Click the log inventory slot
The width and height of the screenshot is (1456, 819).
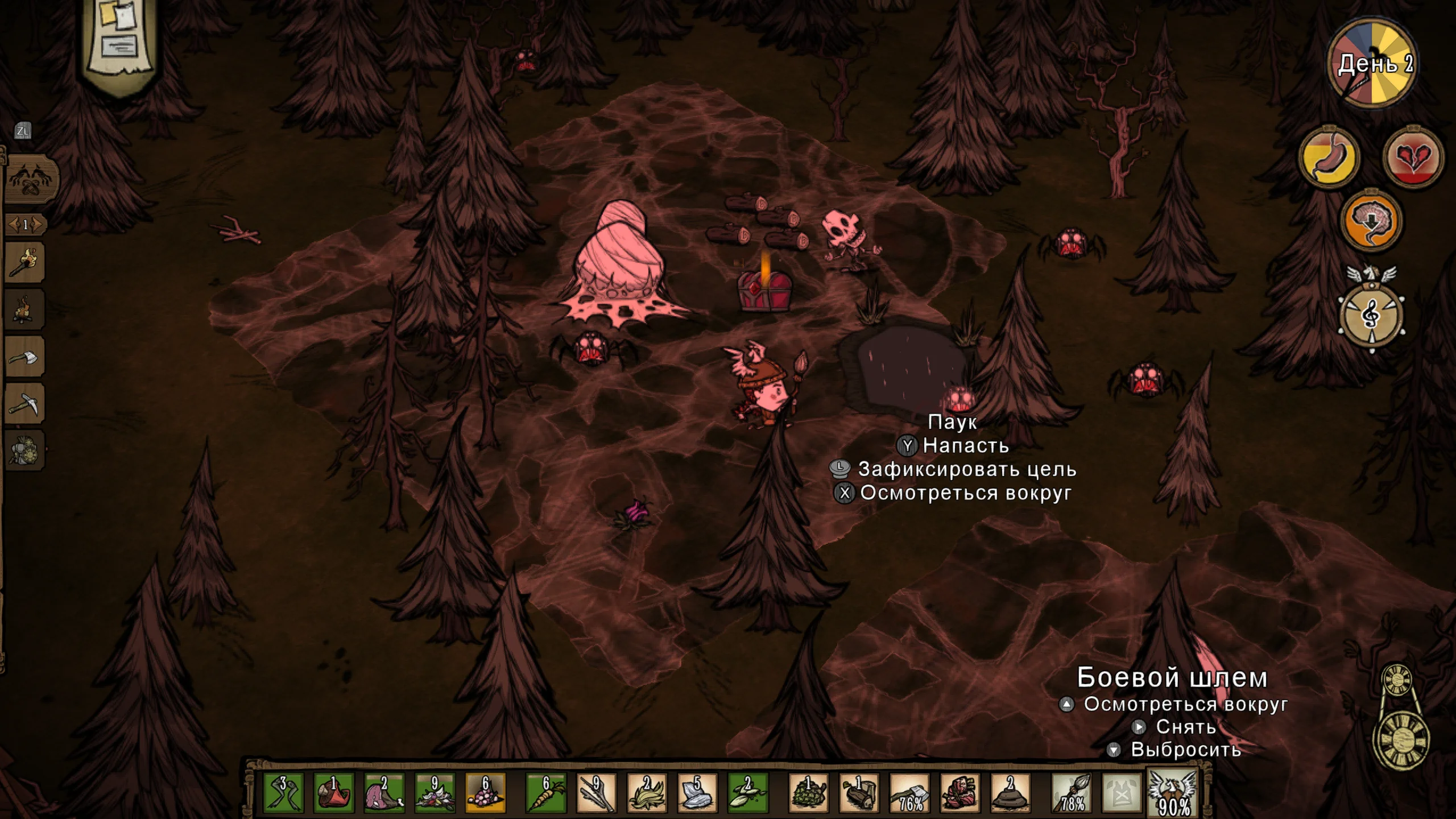coord(859,792)
